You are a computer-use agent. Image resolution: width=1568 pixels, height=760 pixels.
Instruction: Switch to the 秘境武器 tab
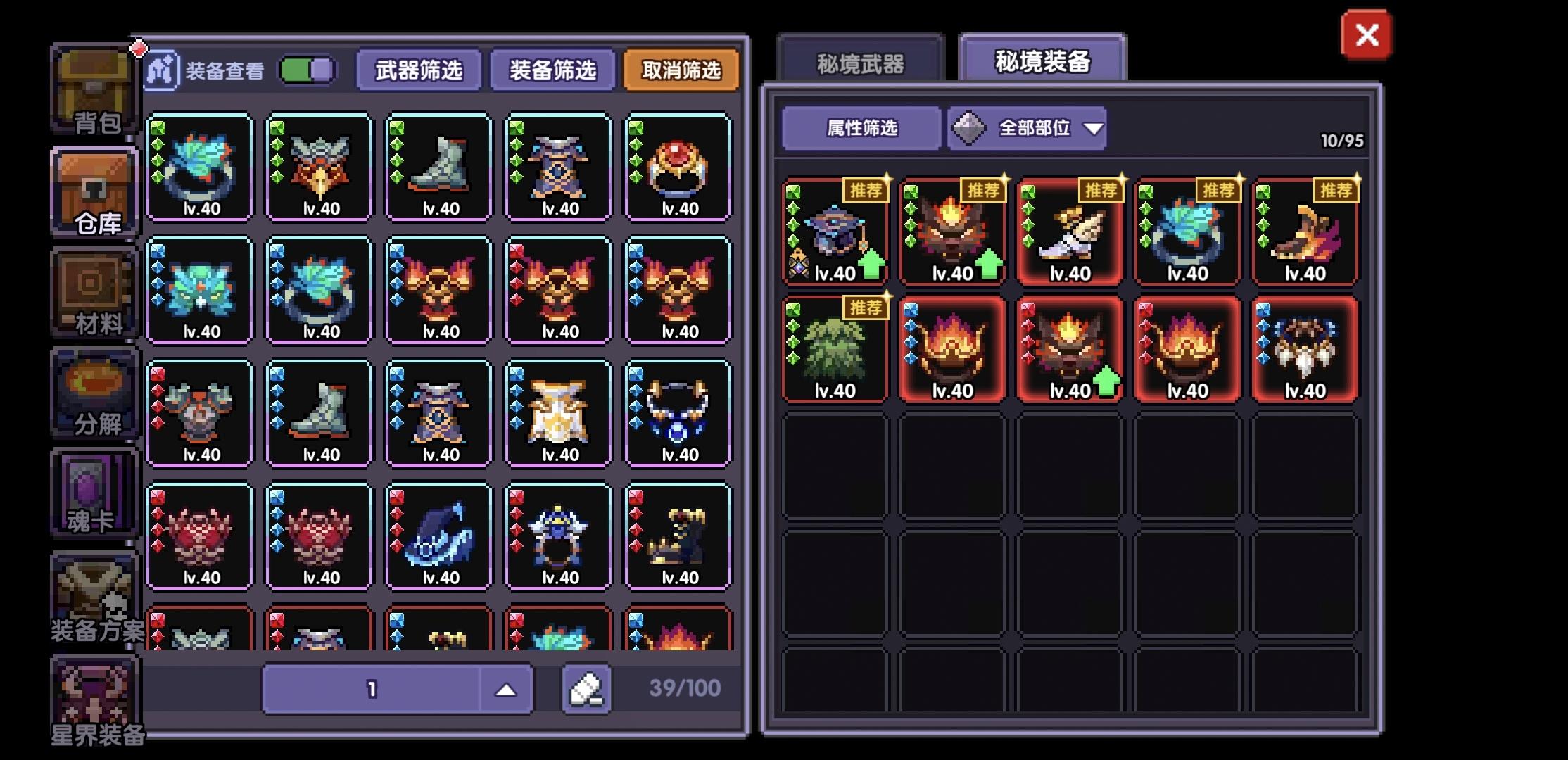pyautogui.click(x=860, y=62)
